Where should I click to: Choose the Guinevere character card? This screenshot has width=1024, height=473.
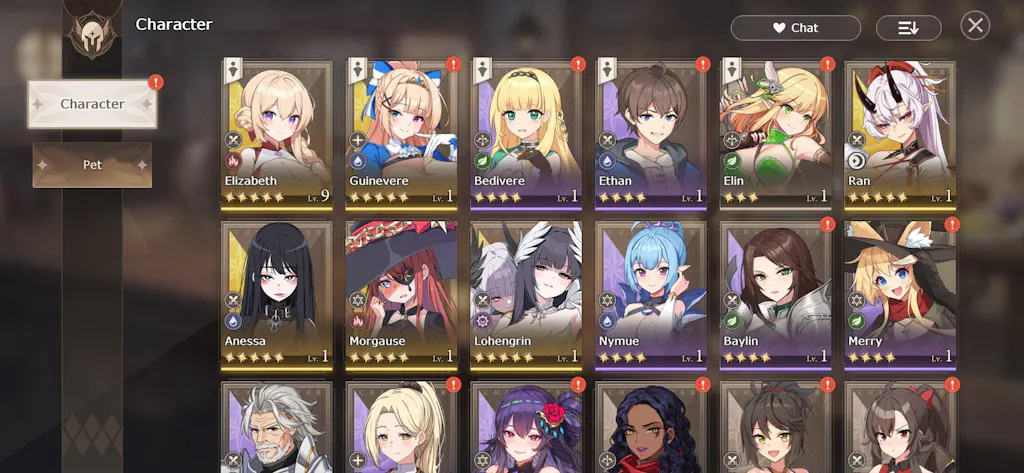(401, 133)
